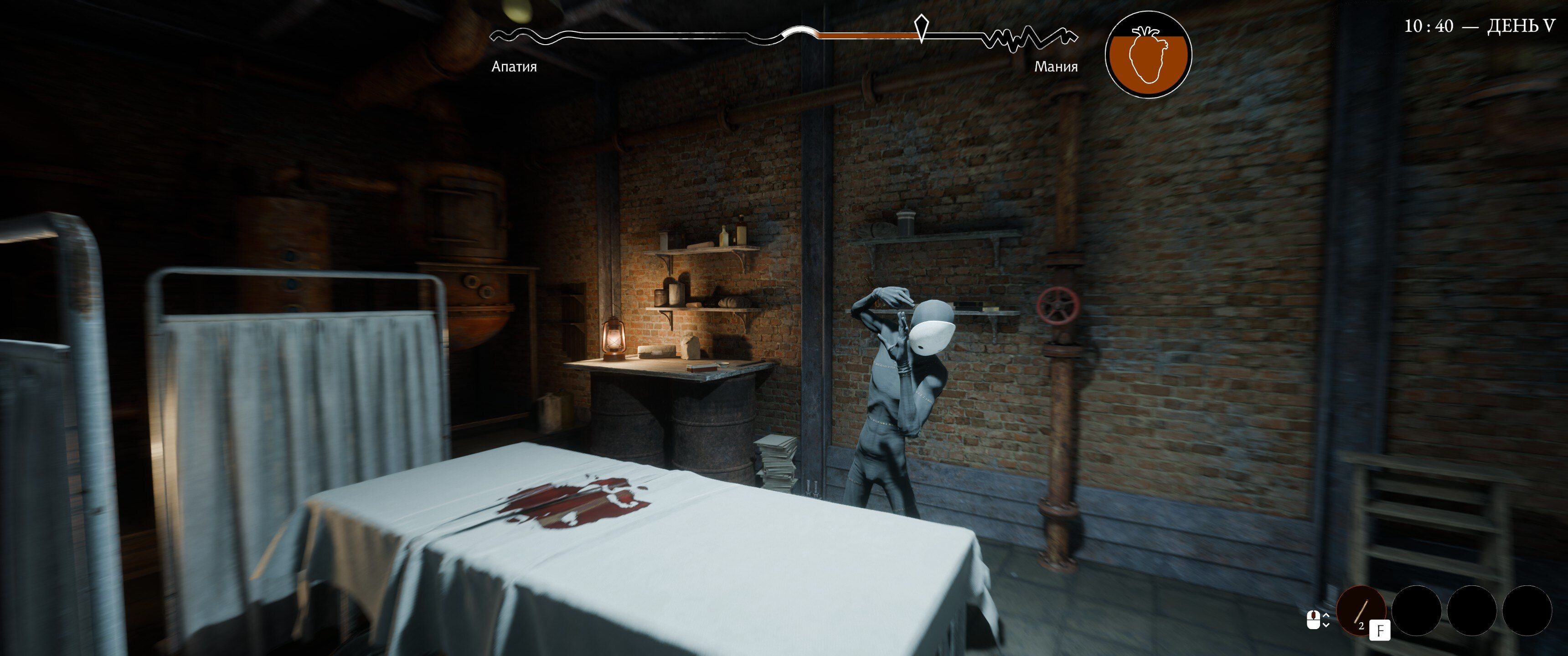This screenshot has height=656, width=1568.
Task: Click the scroll-down arrow beside the mouse icon
Action: tap(1326, 625)
